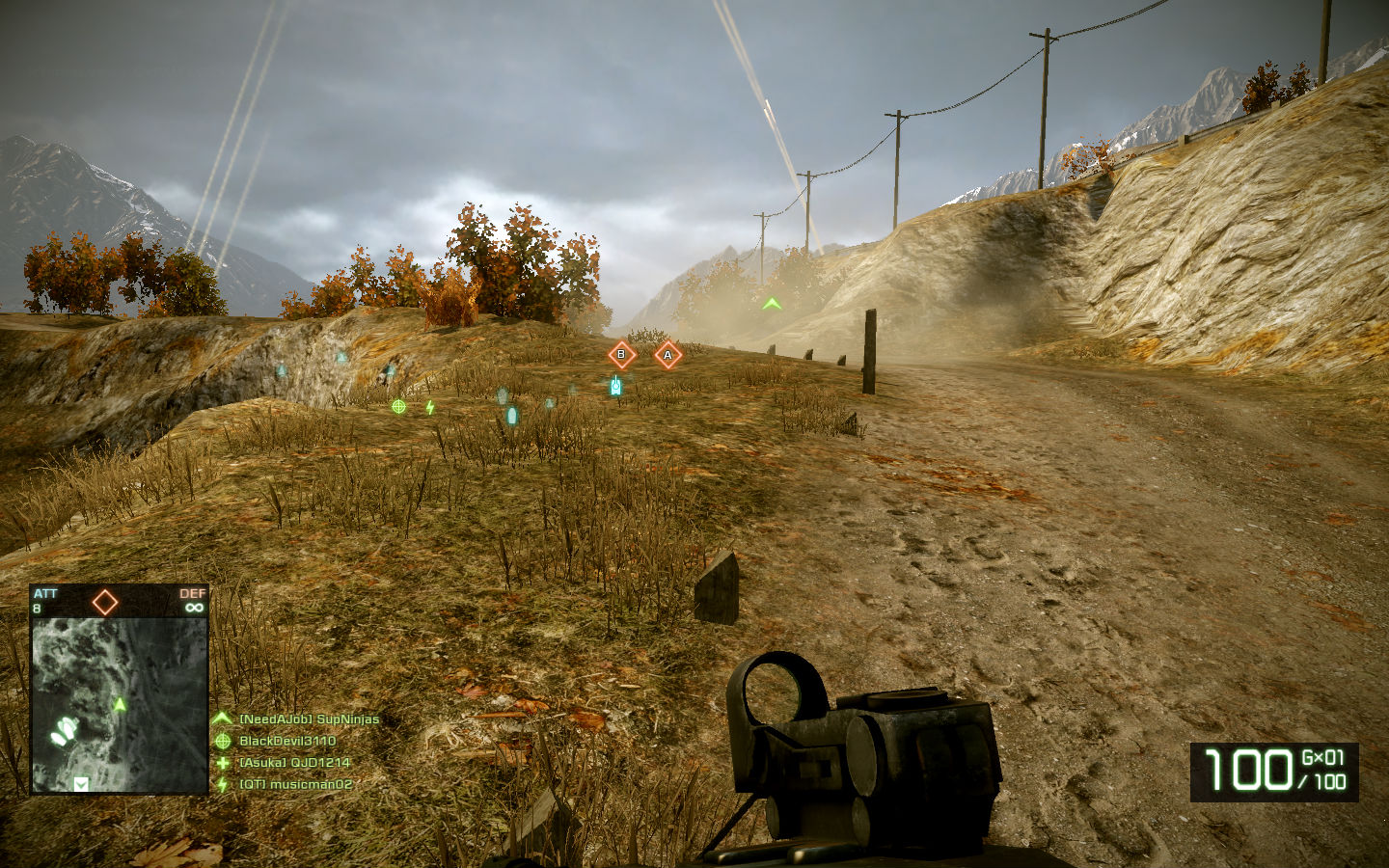Select the objective B diamond marker
This screenshot has width=1389, height=868.
[x=621, y=355]
